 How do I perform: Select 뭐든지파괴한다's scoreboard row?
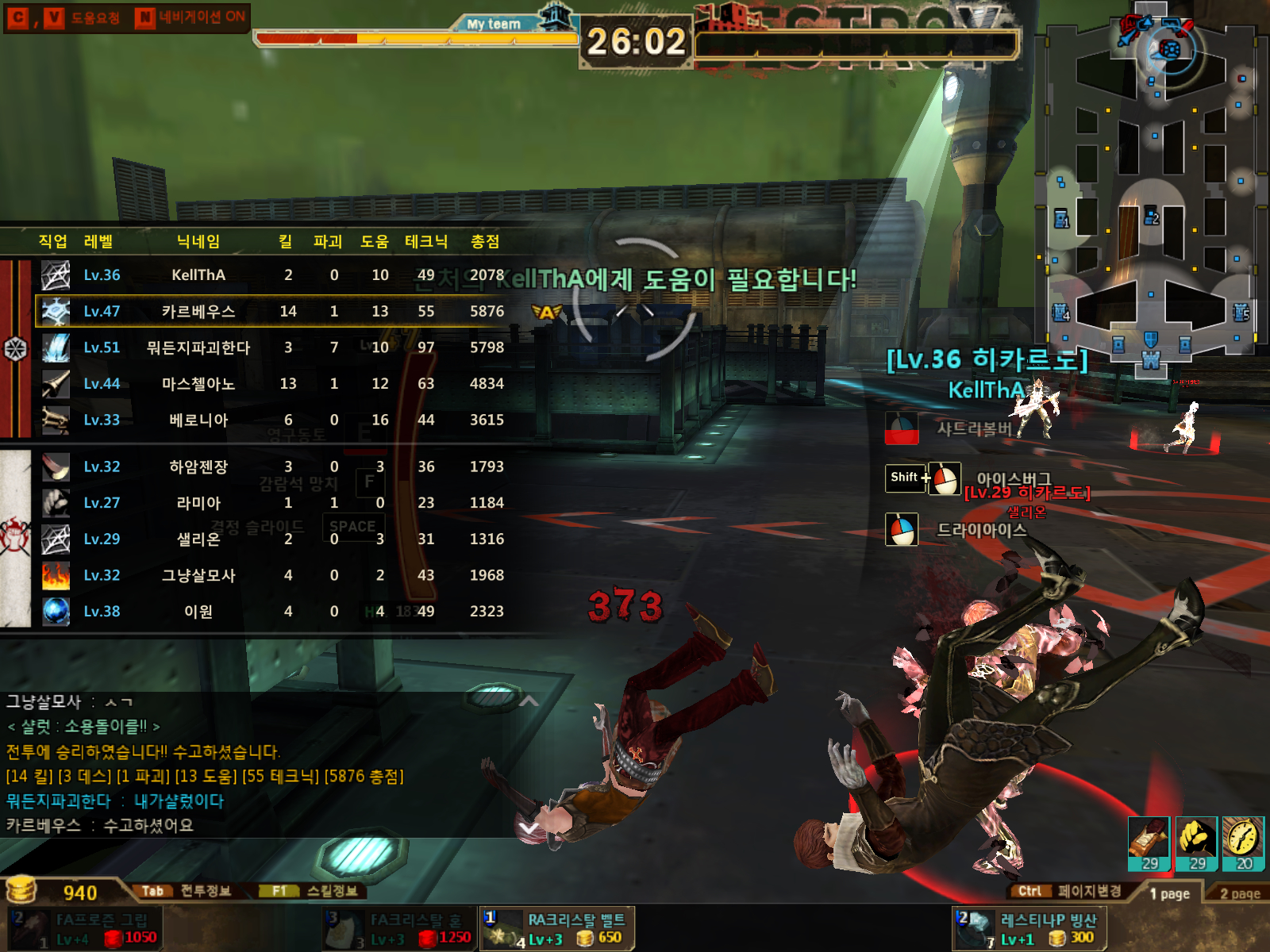[x=270, y=347]
